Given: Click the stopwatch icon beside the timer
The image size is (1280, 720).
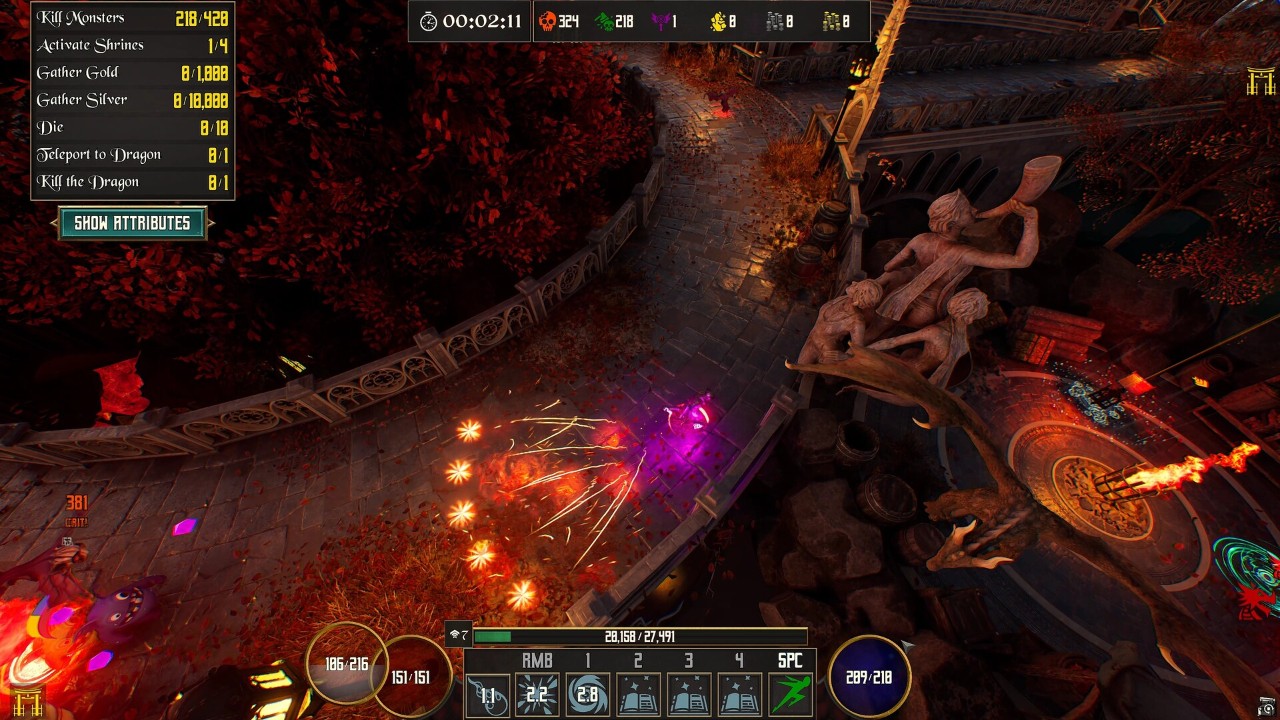Looking at the screenshot, I should [428, 21].
